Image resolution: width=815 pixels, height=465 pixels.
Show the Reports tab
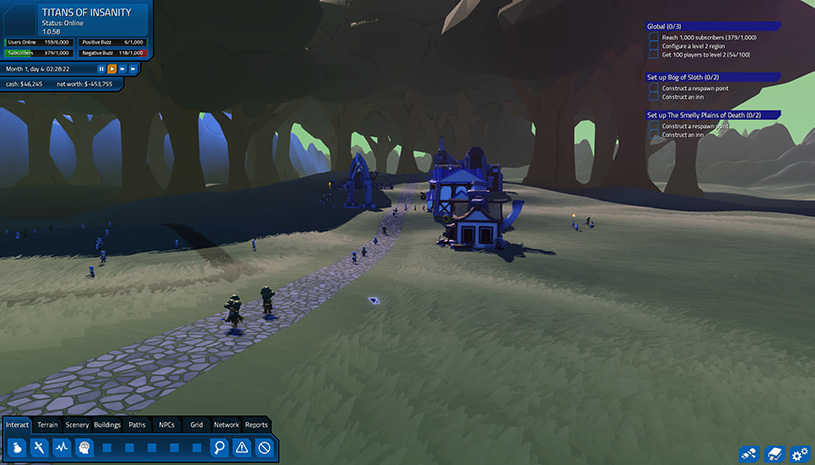[256, 425]
